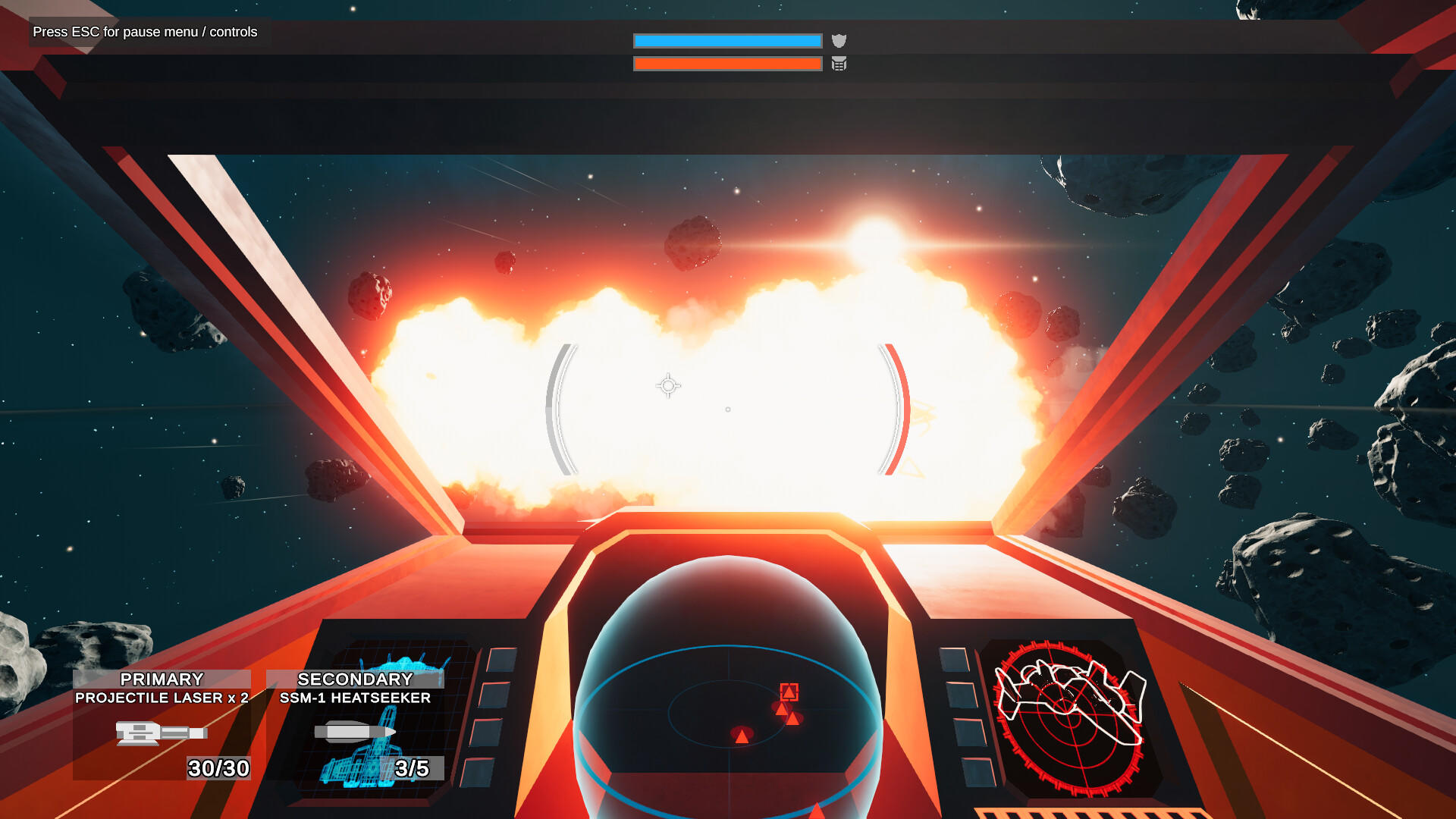Image resolution: width=1456 pixels, height=819 pixels.
Task: Click the blue shield level bar
Action: tap(727, 40)
